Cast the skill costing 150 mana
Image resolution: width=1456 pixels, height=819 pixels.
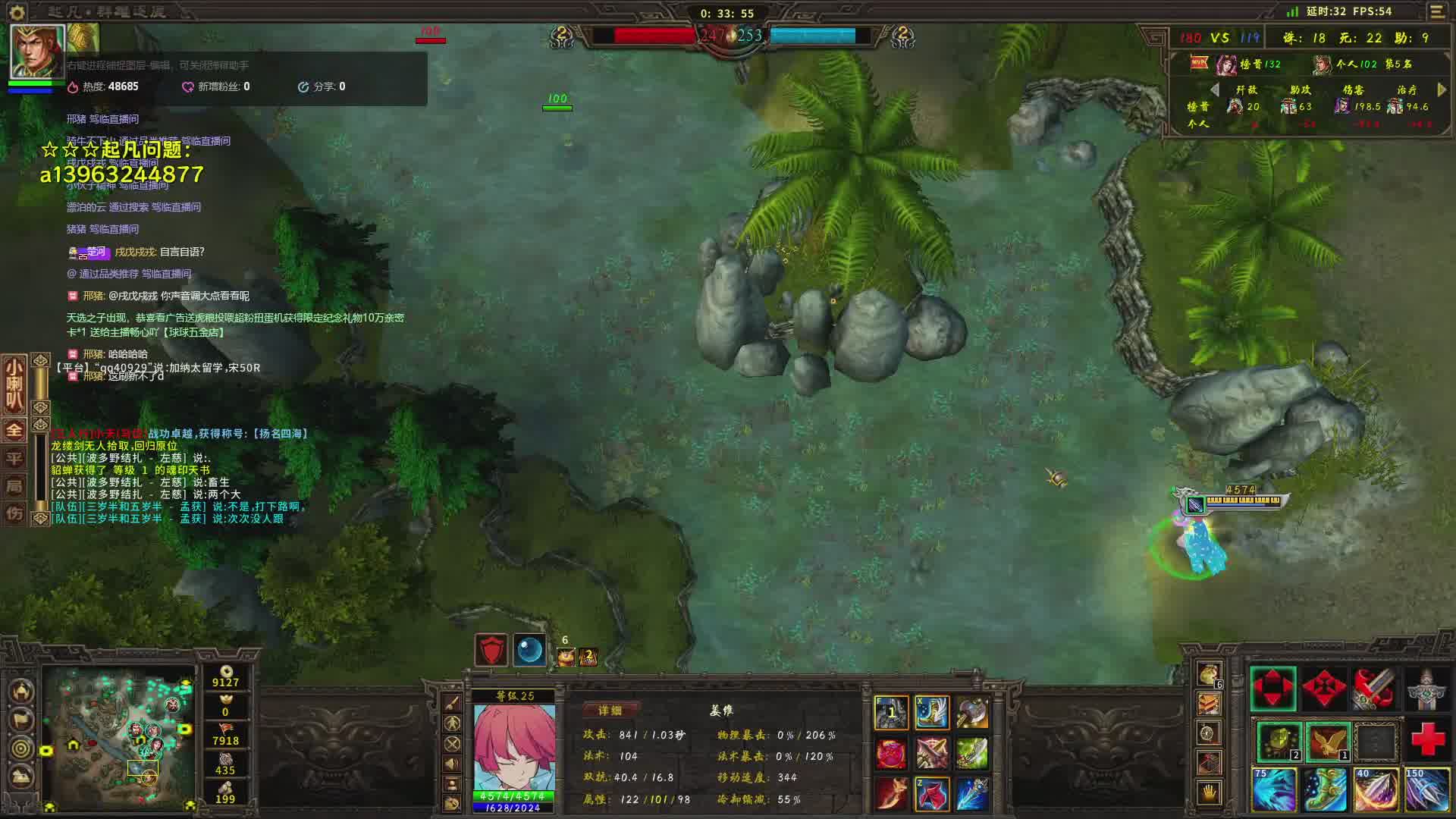(x=1427, y=789)
